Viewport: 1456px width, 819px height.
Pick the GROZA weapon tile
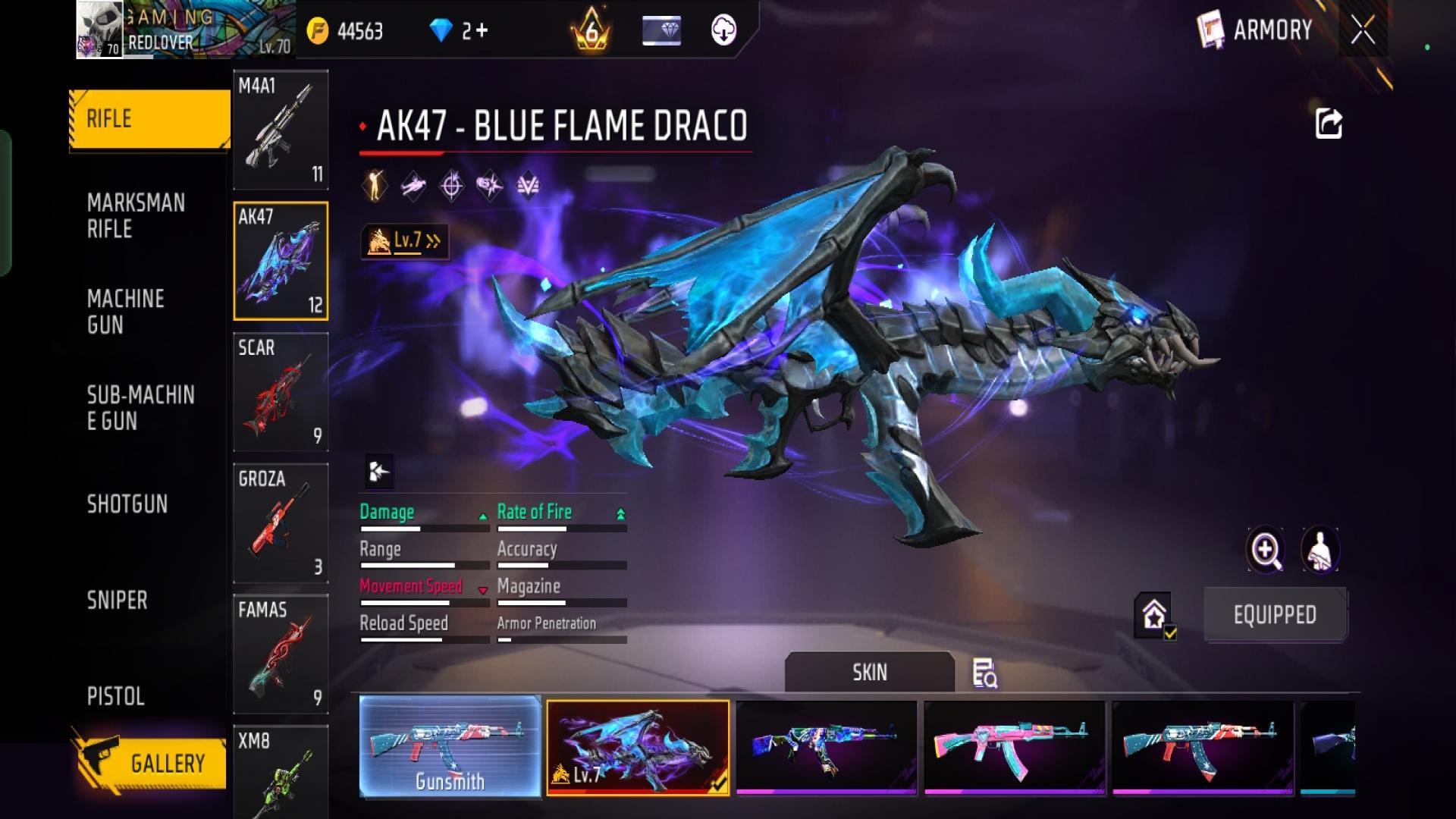281,523
